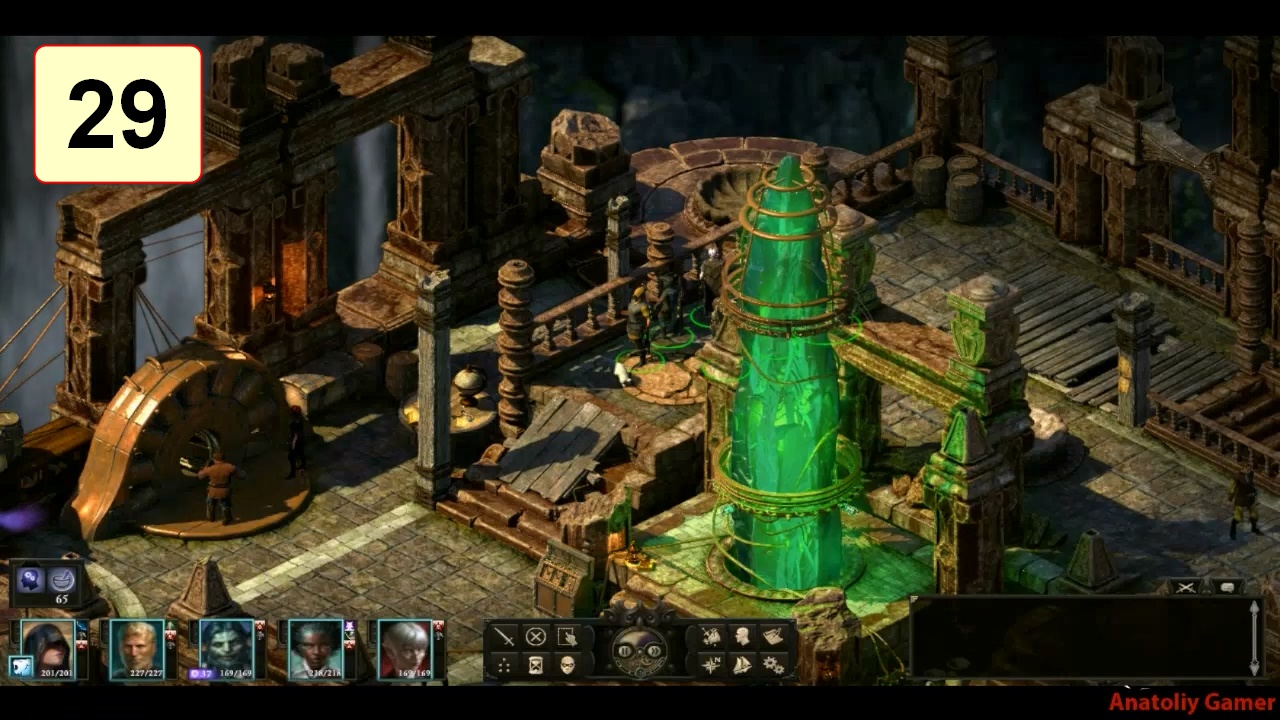Image resolution: width=1280 pixels, height=720 pixels.
Task: Select the blond bearded man portrait
Action: (136, 647)
